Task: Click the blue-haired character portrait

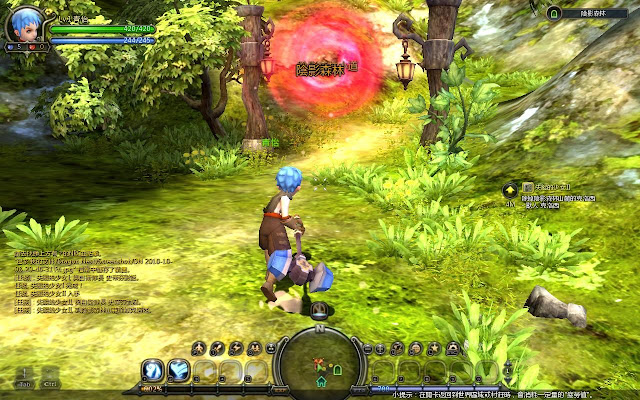Action: [x=25, y=22]
